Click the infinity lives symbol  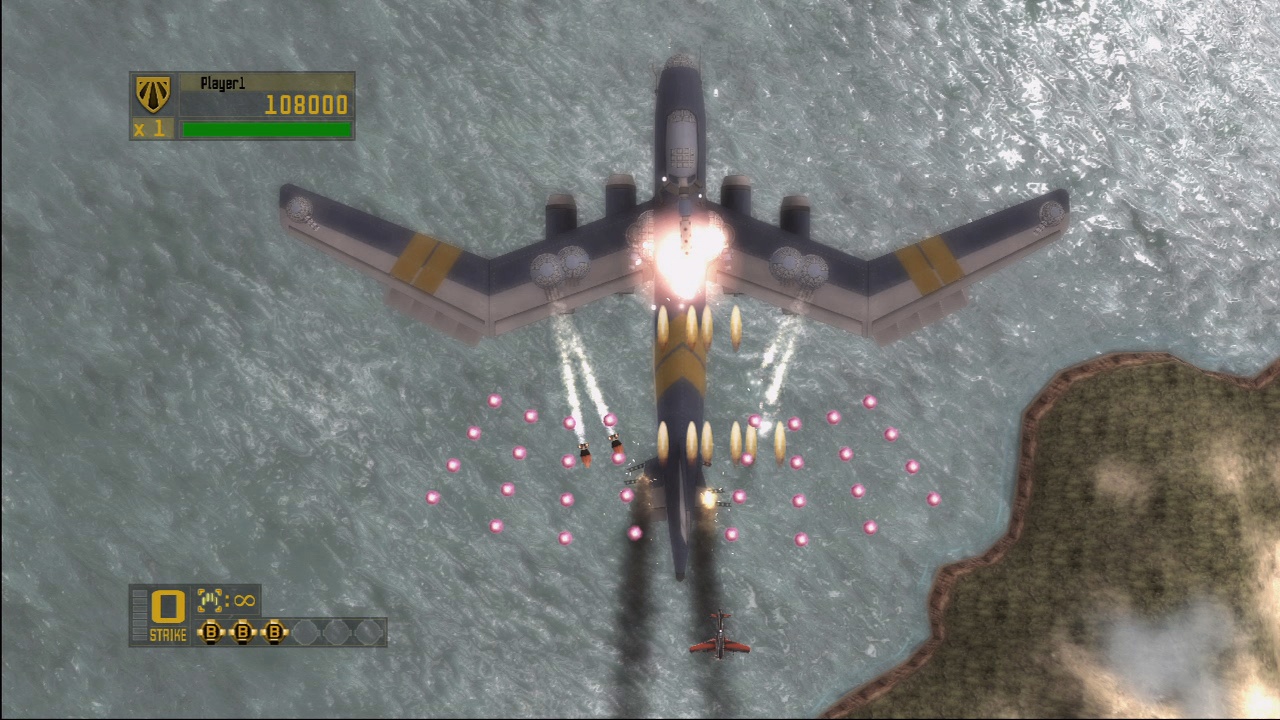[244, 601]
